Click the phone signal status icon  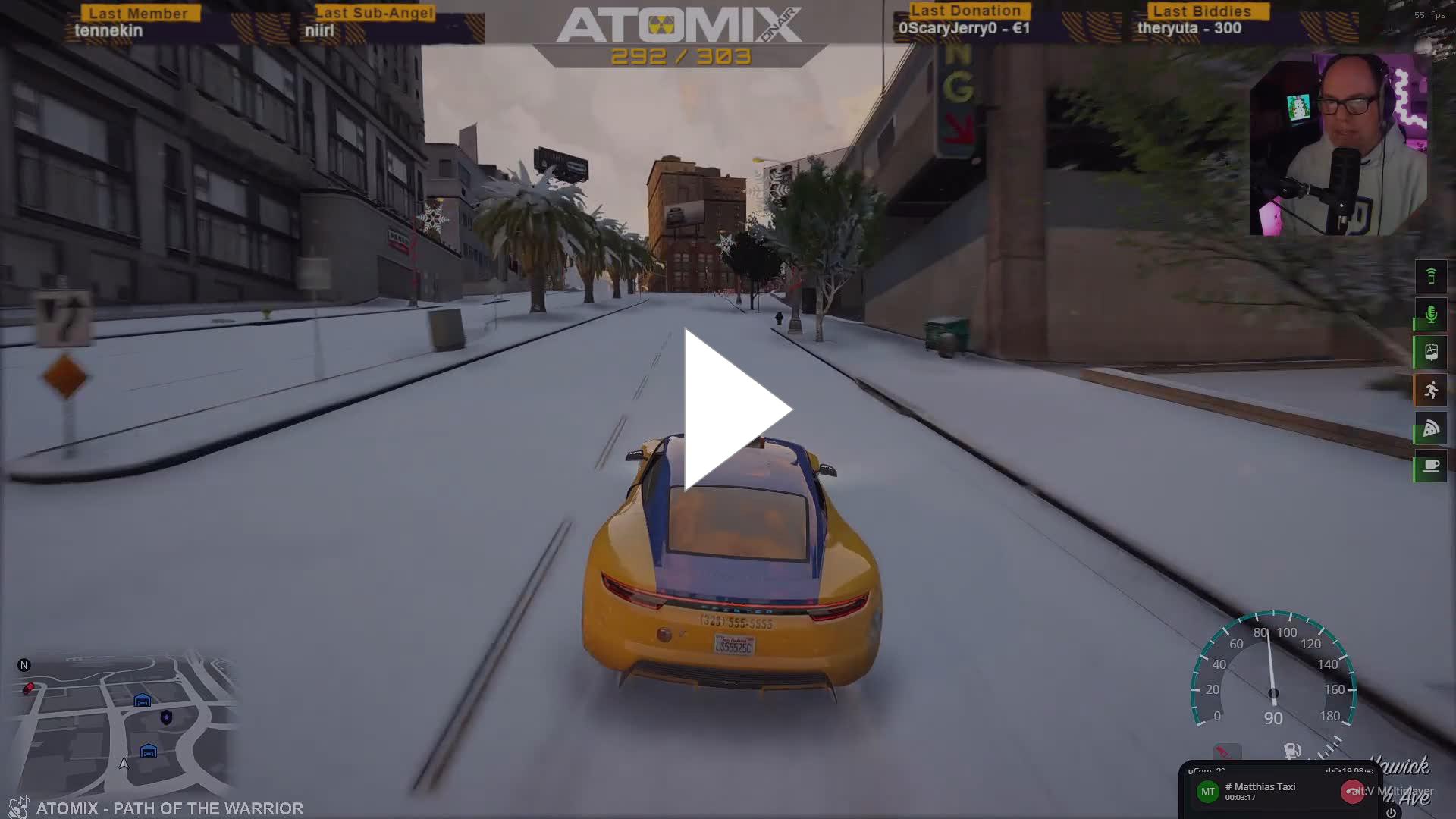tap(1431, 276)
